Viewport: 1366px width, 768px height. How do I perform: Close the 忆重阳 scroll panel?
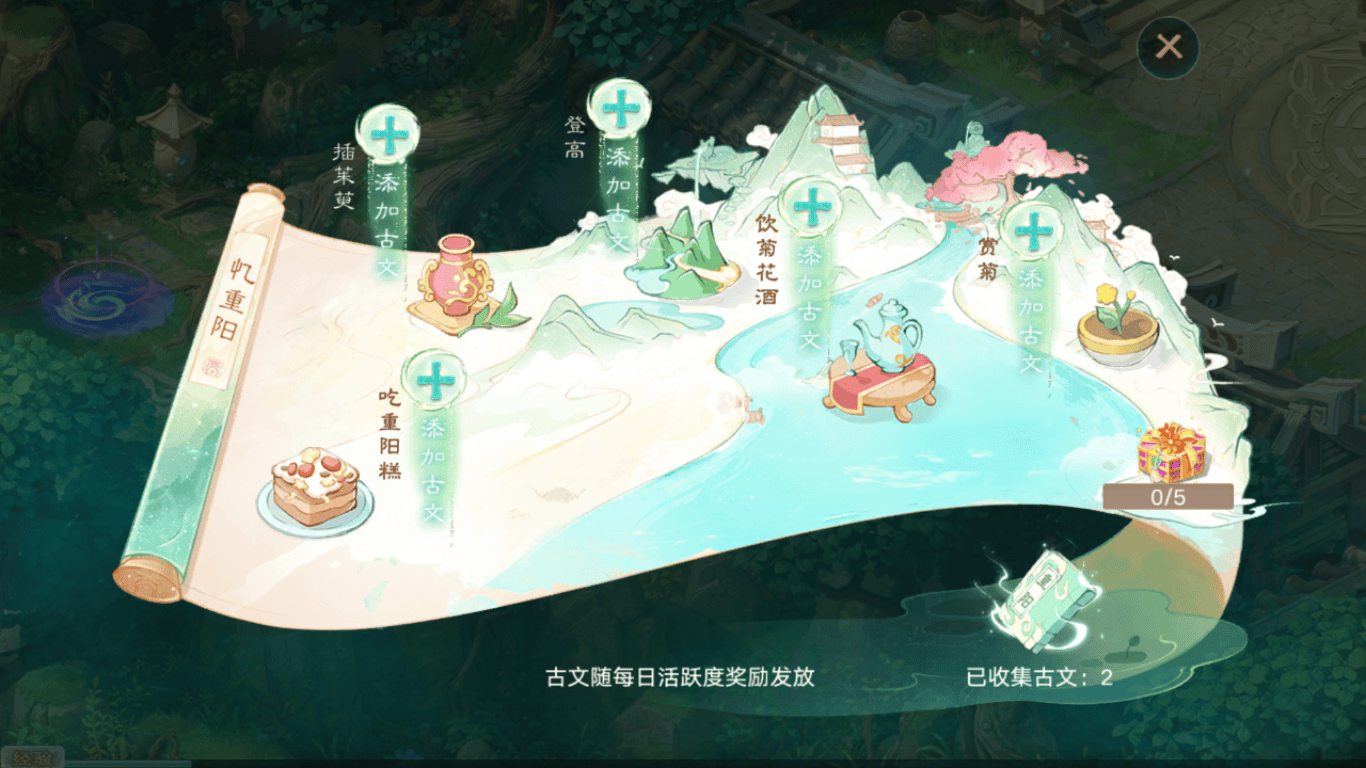[x=1168, y=47]
